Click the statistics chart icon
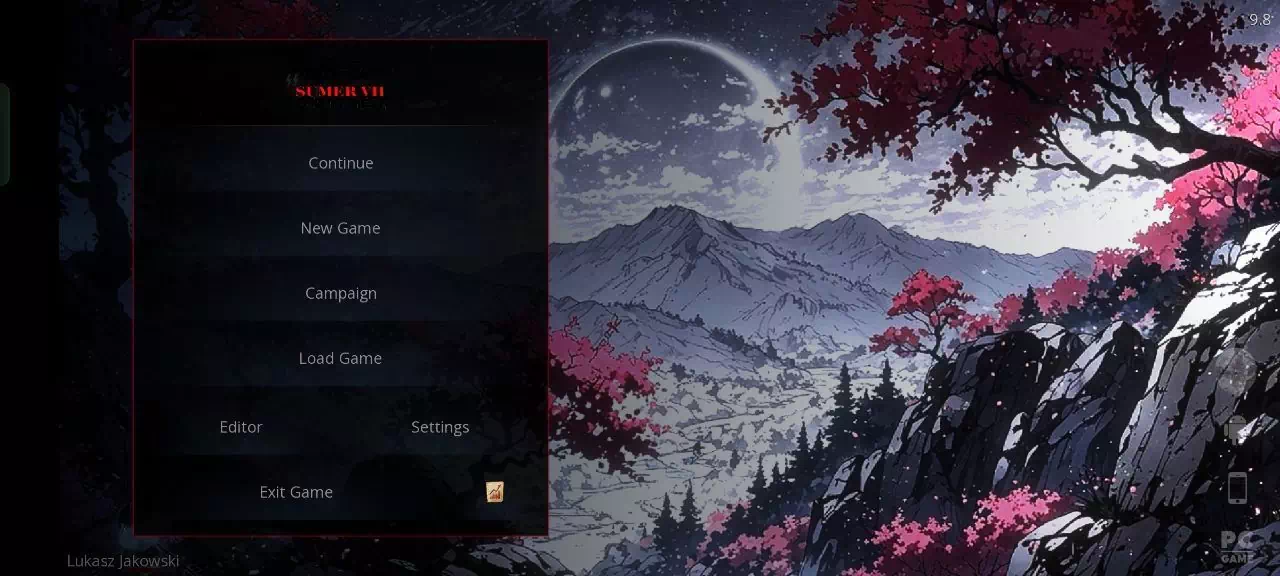Image resolution: width=1280 pixels, height=576 pixels. click(495, 491)
